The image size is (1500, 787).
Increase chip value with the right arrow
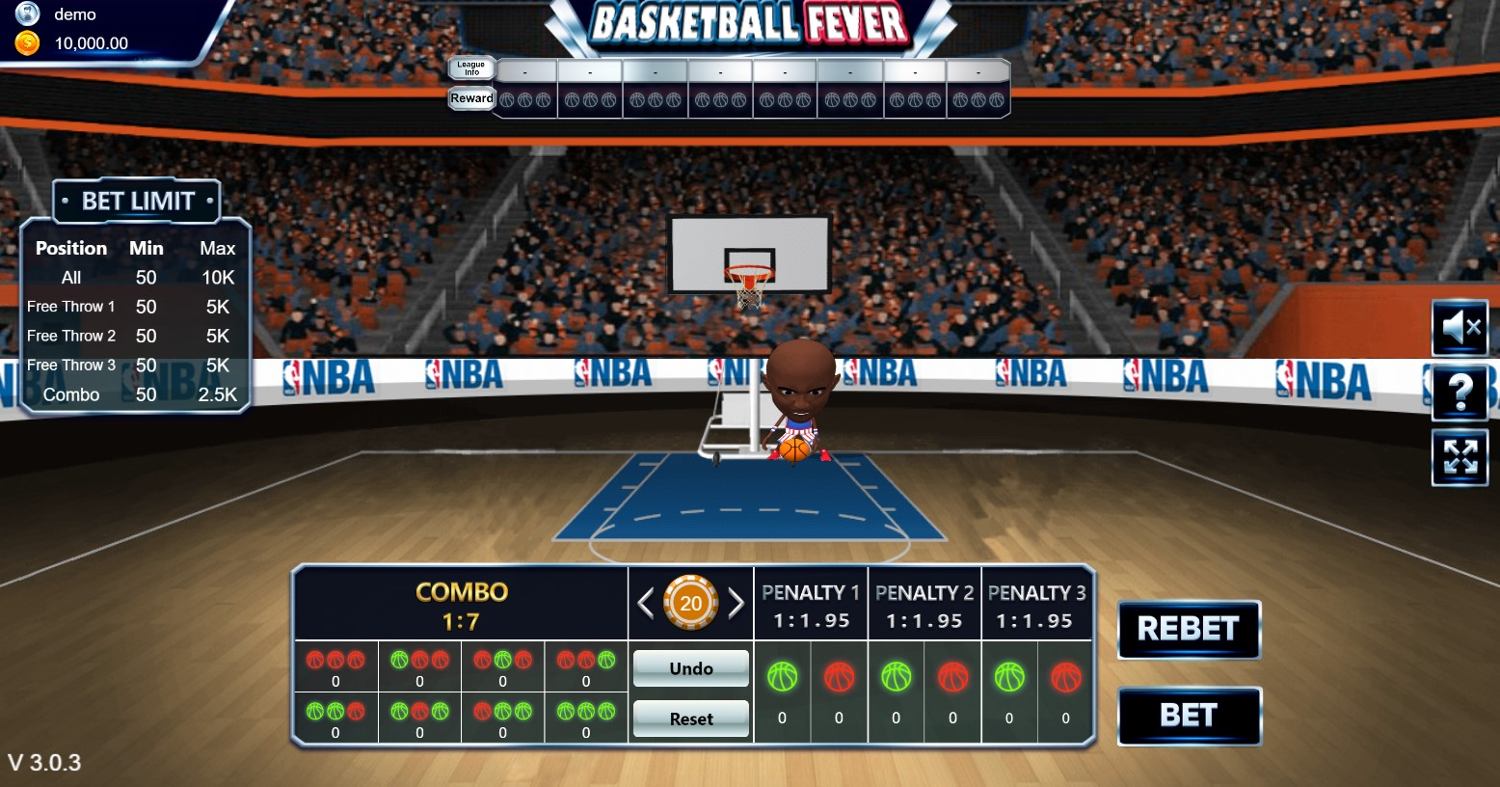736,602
